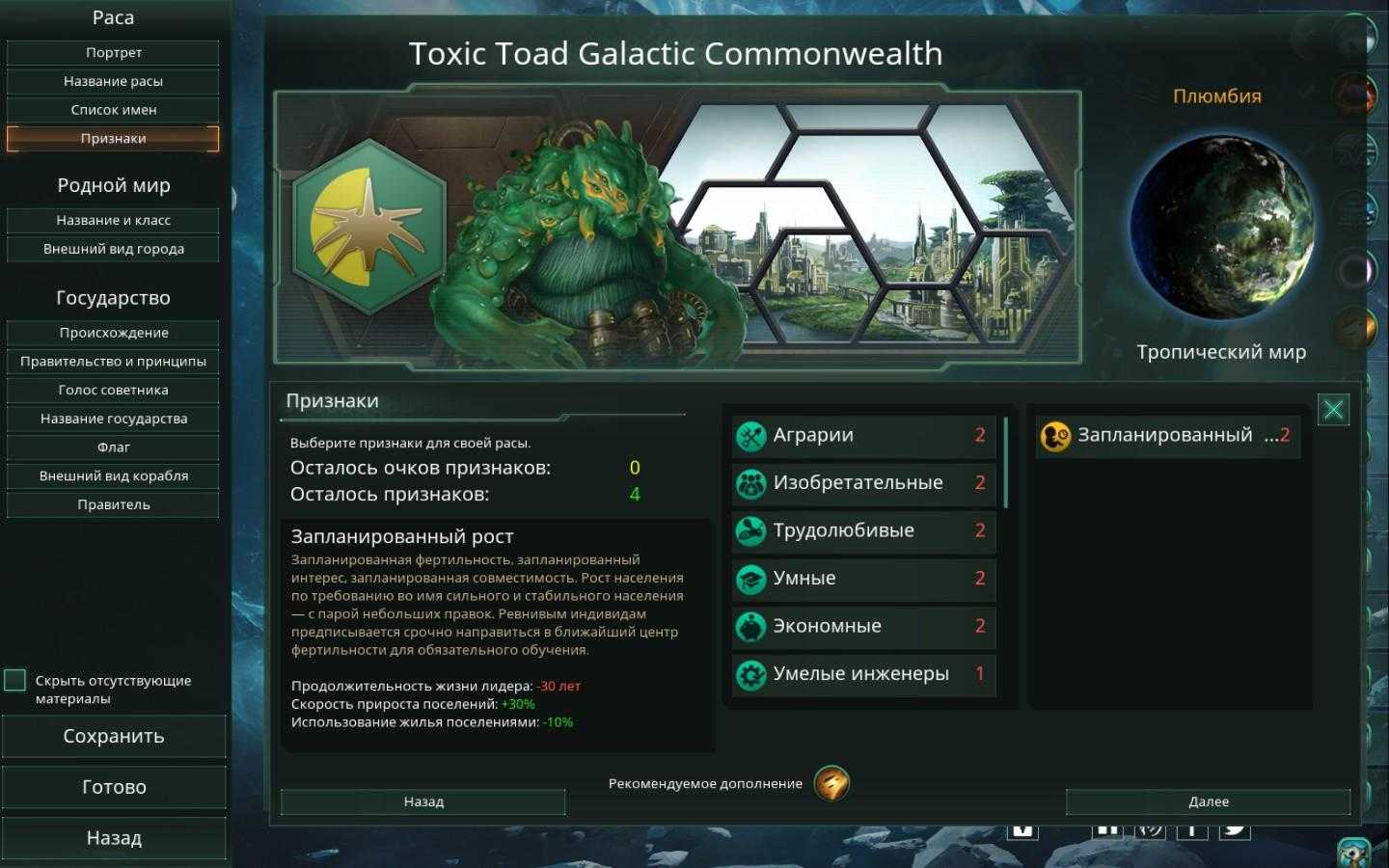Select the Происхождение entry
The height and width of the screenshot is (868, 1389).
click(x=113, y=333)
